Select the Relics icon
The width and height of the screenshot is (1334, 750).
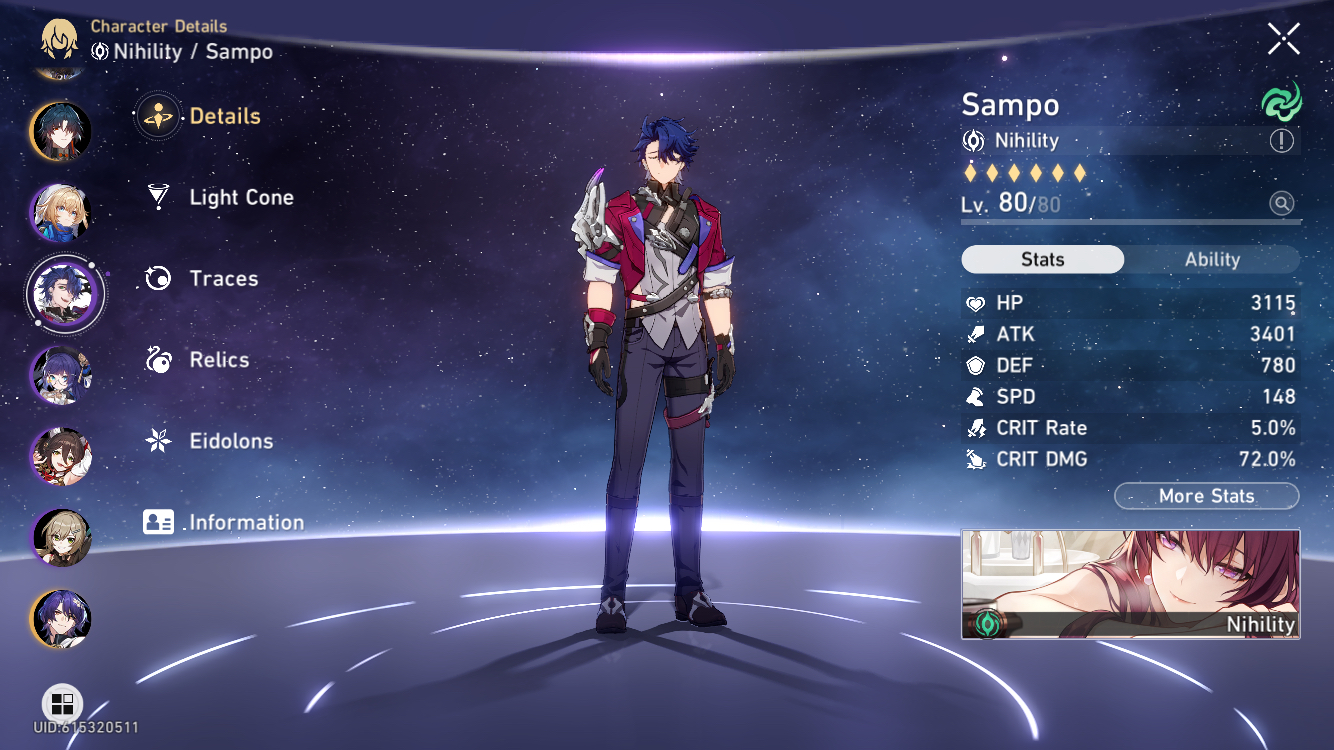pyautogui.click(x=156, y=359)
